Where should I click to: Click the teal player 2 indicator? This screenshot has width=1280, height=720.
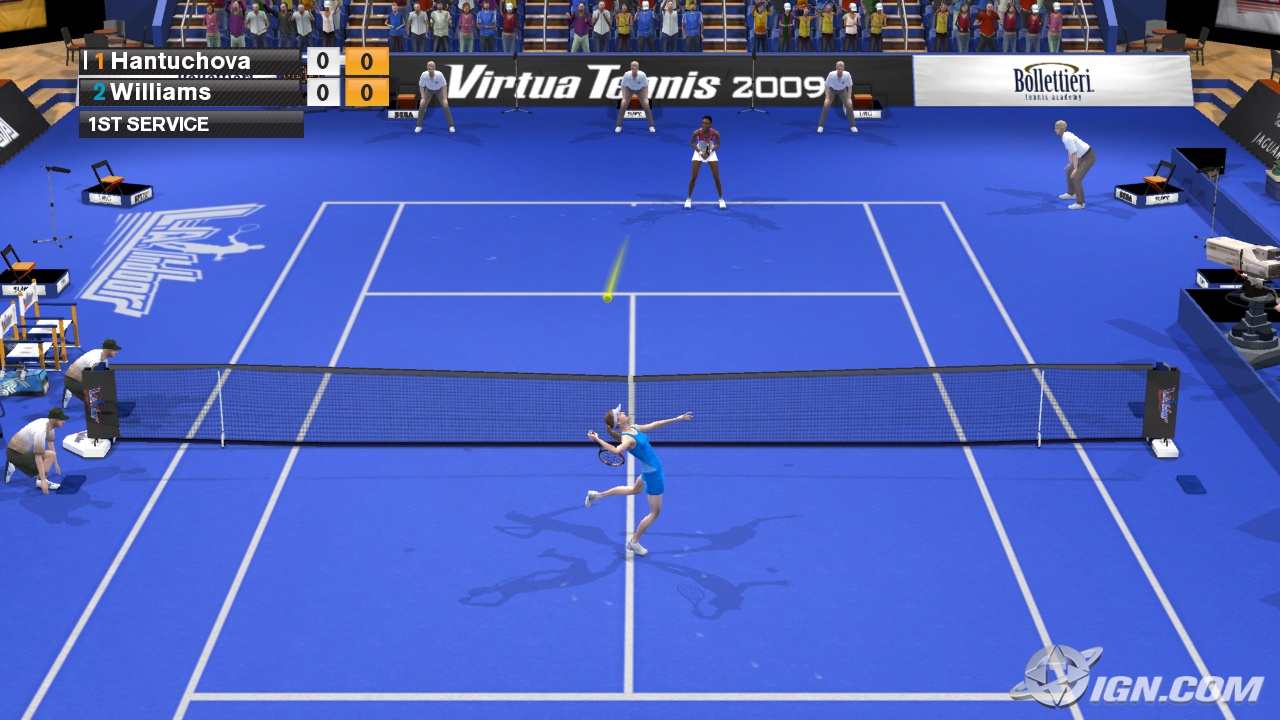click(x=98, y=92)
